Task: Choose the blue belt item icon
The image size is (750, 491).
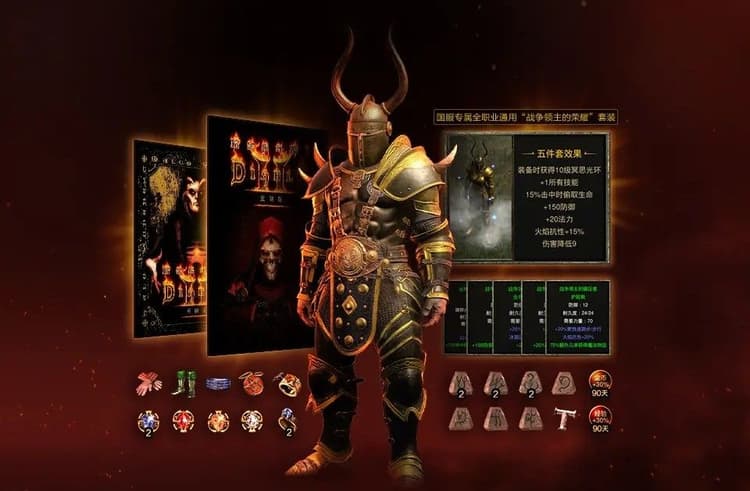Action: pos(218,384)
